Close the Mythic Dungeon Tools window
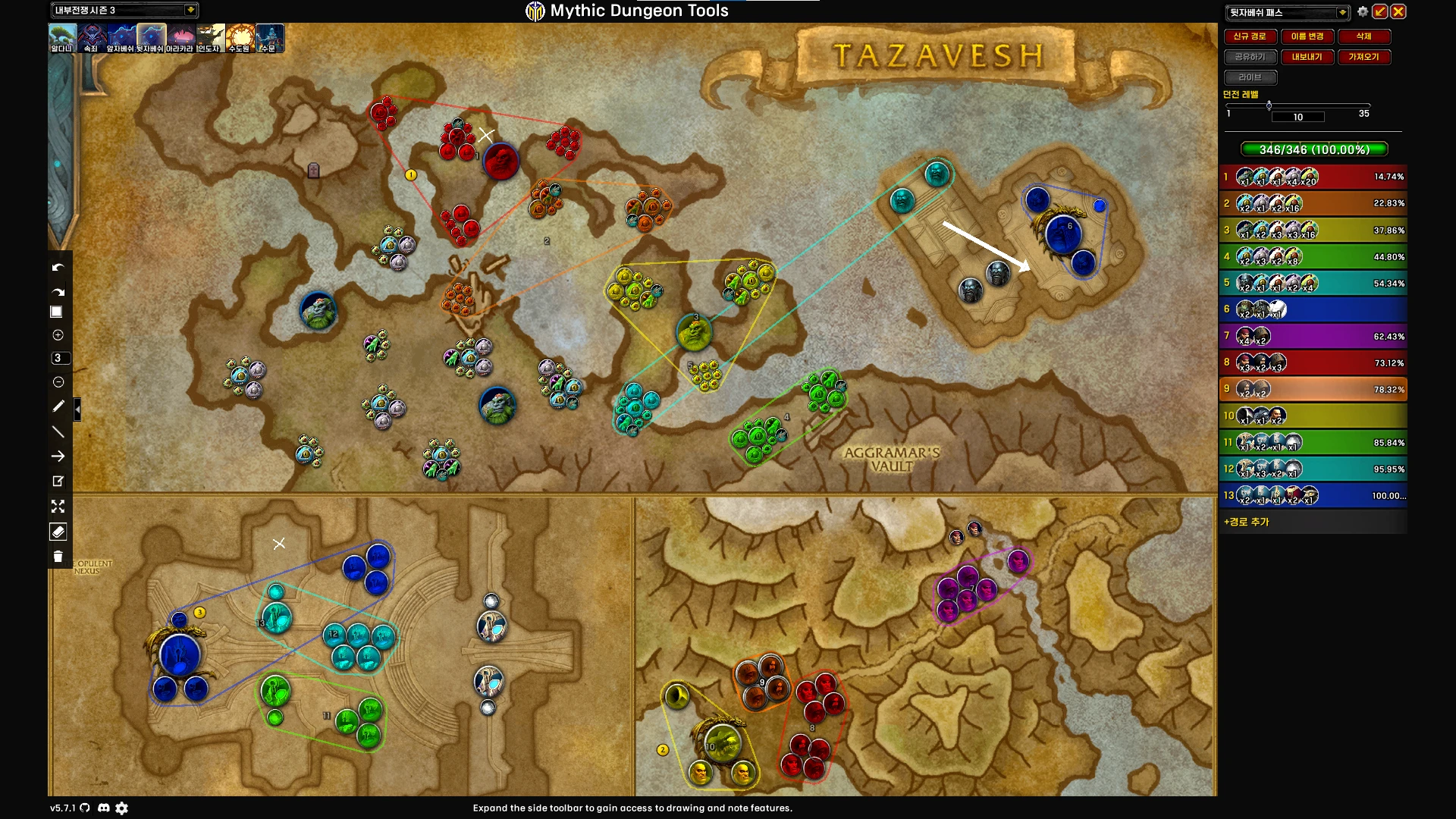The image size is (1456, 819). (x=1398, y=11)
